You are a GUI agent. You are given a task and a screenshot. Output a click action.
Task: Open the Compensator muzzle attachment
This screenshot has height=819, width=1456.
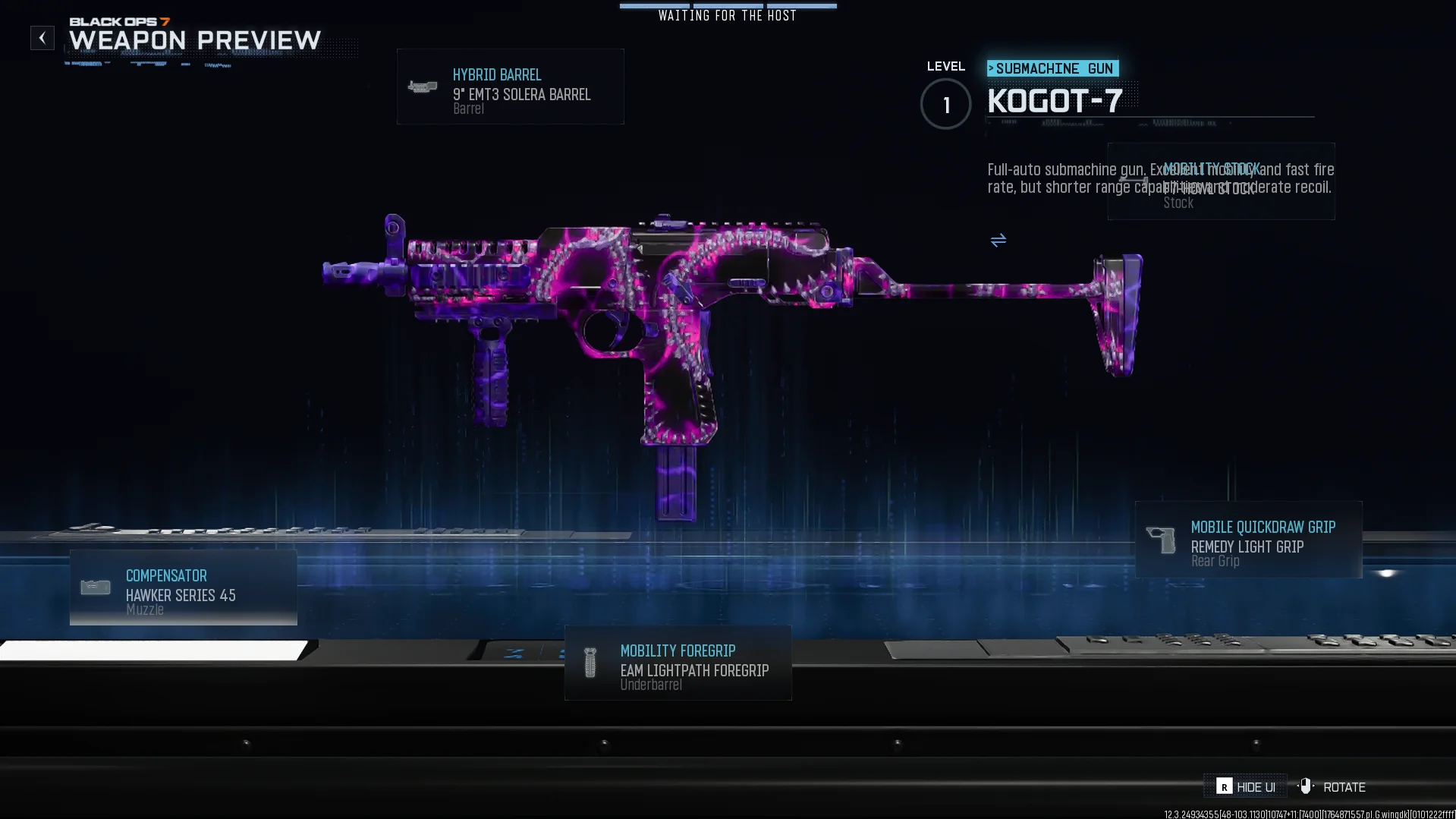183,588
